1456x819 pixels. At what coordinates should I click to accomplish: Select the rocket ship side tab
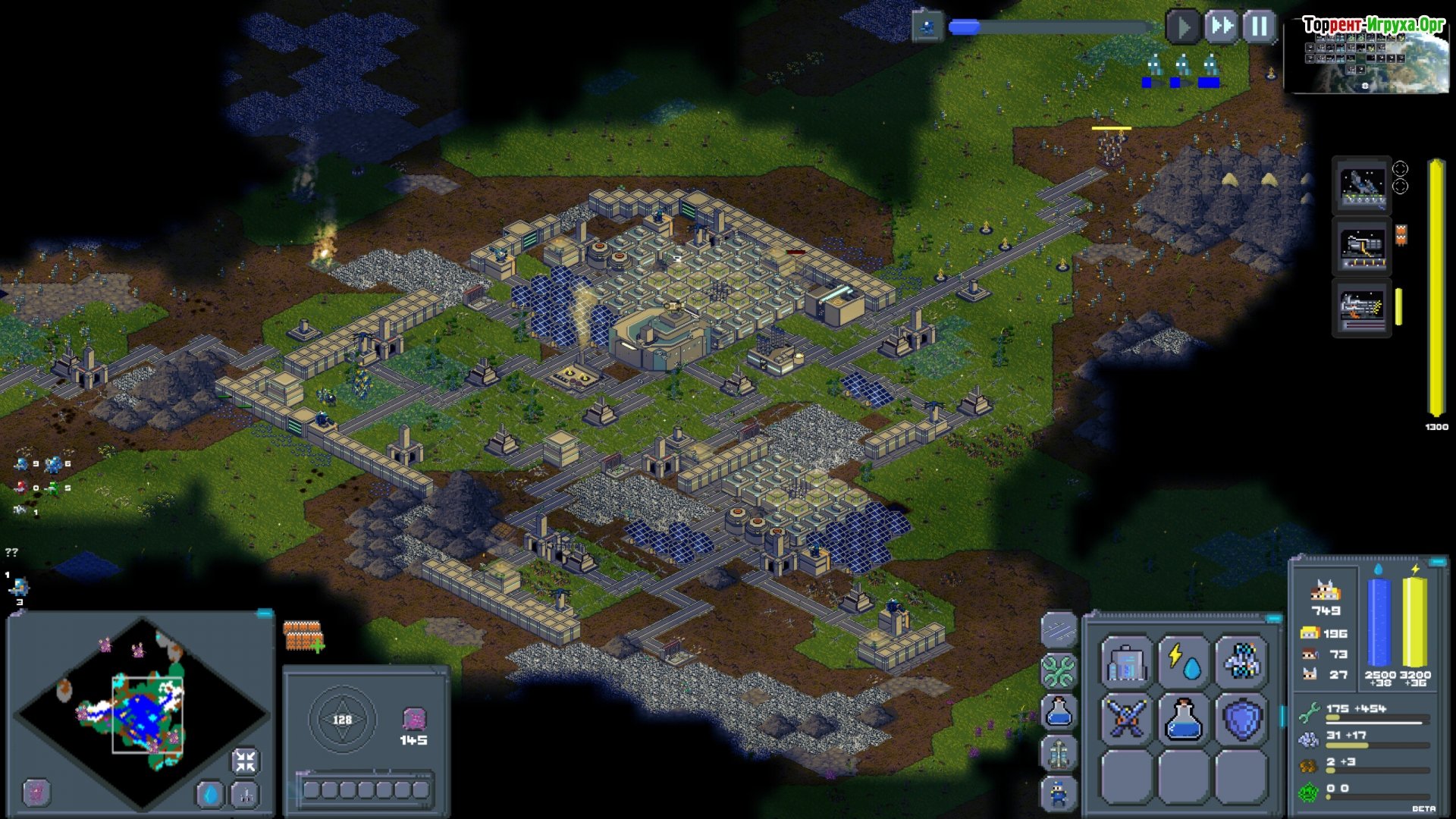coord(1059,753)
